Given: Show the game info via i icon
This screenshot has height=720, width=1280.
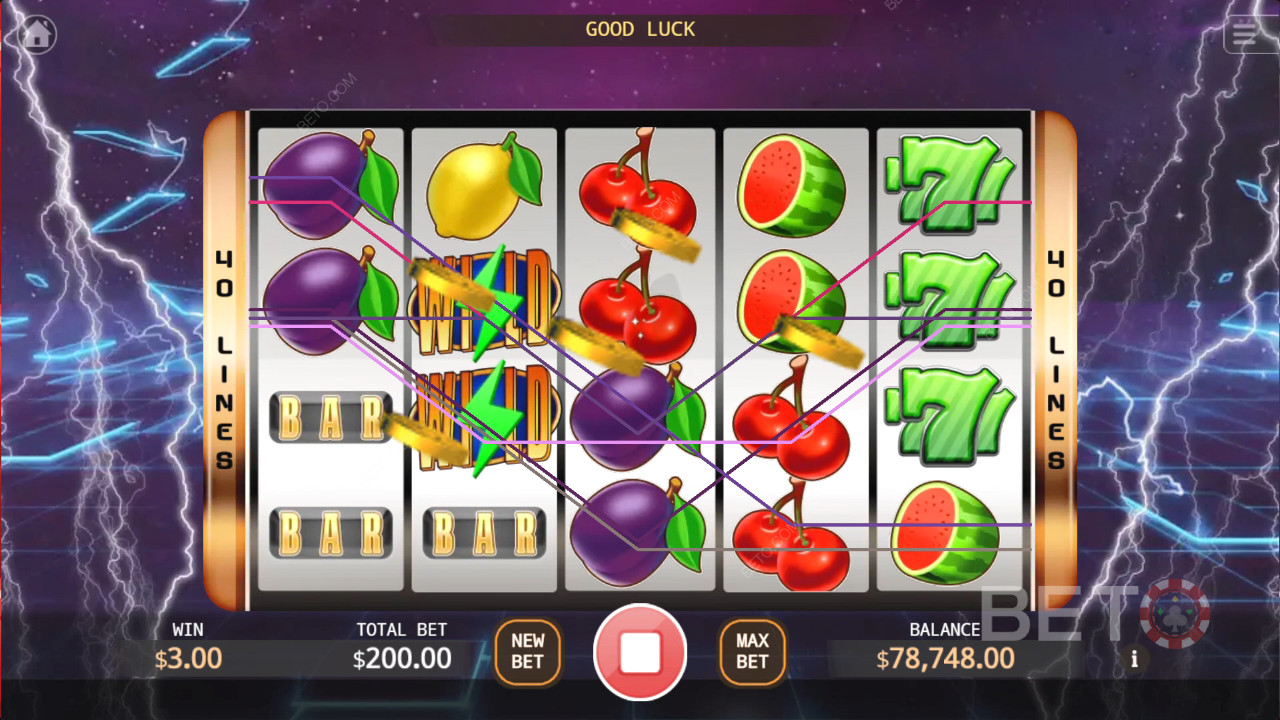Looking at the screenshot, I should tap(1134, 660).
